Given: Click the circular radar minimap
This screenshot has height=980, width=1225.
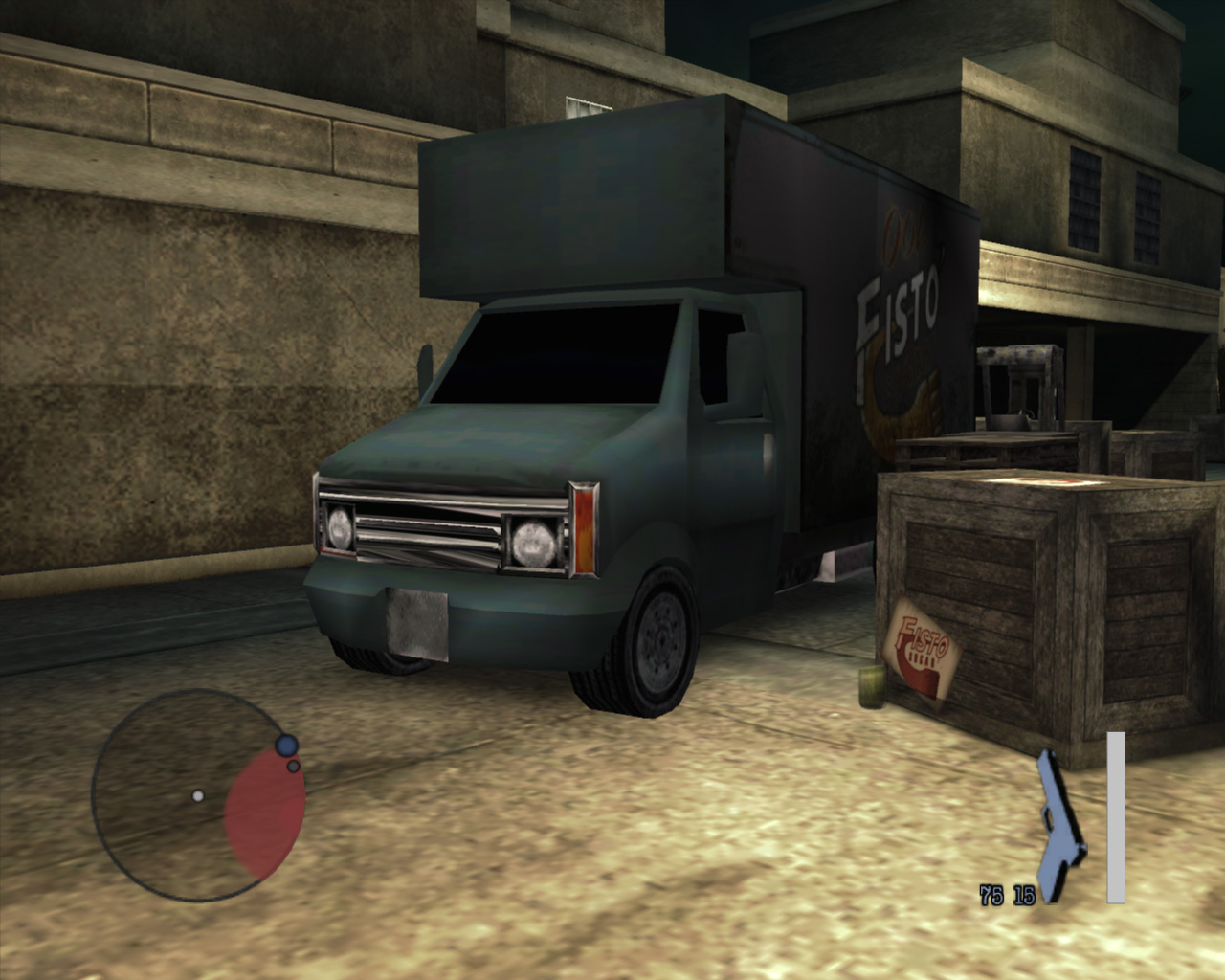Looking at the screenshot, I should click(x=198, y=795).
